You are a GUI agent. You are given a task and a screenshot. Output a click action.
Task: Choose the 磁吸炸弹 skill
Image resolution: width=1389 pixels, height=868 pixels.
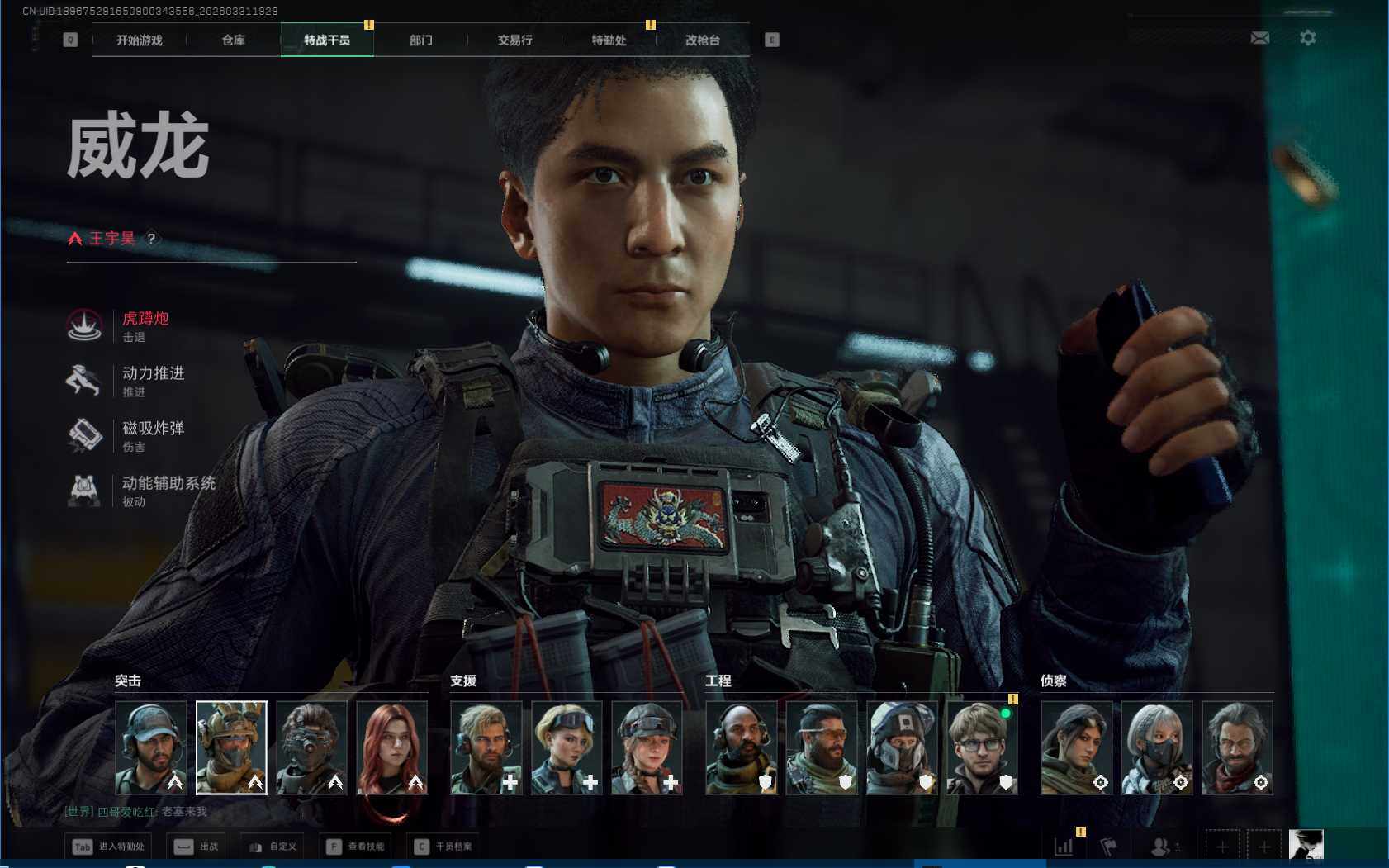click(x=152, y=435)
